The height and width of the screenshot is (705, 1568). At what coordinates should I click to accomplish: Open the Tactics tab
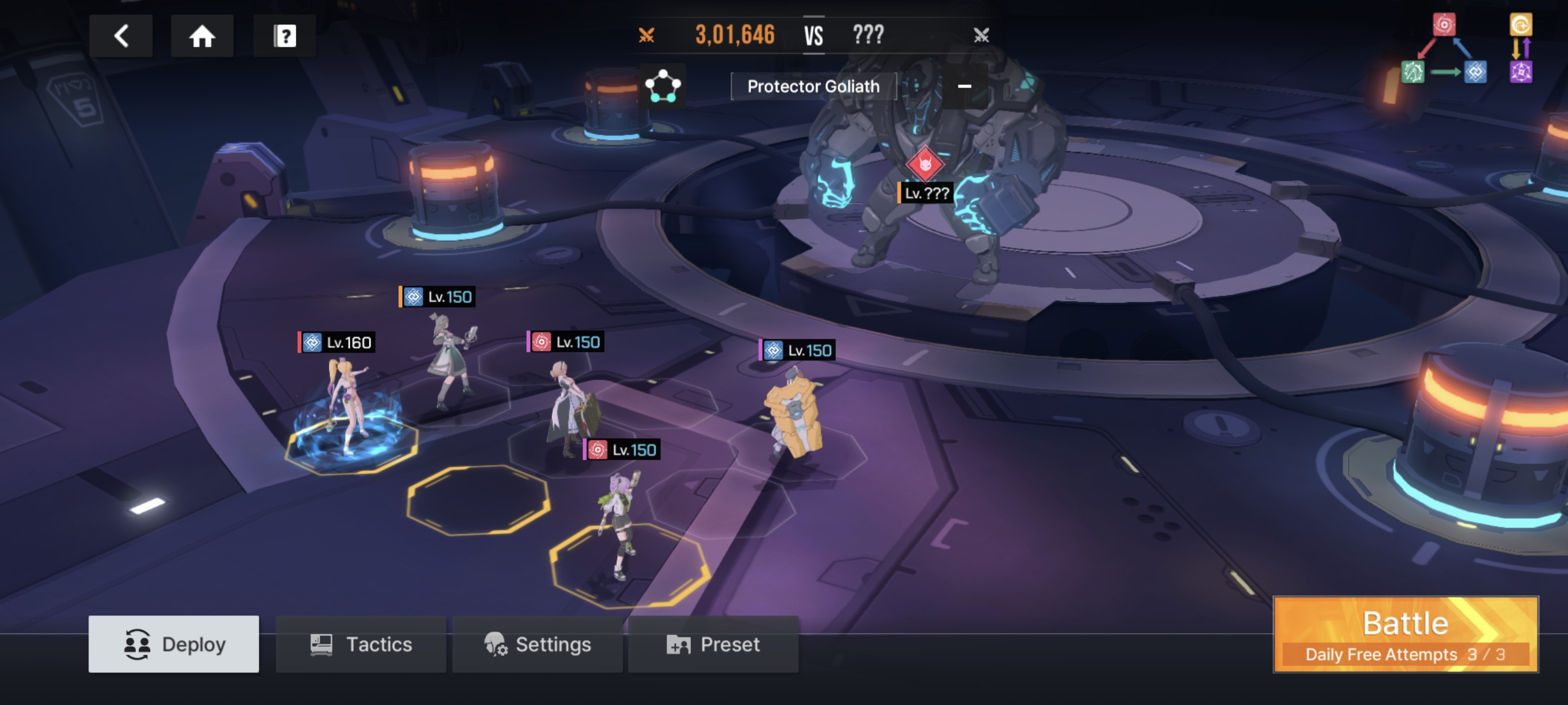[361, 644]
